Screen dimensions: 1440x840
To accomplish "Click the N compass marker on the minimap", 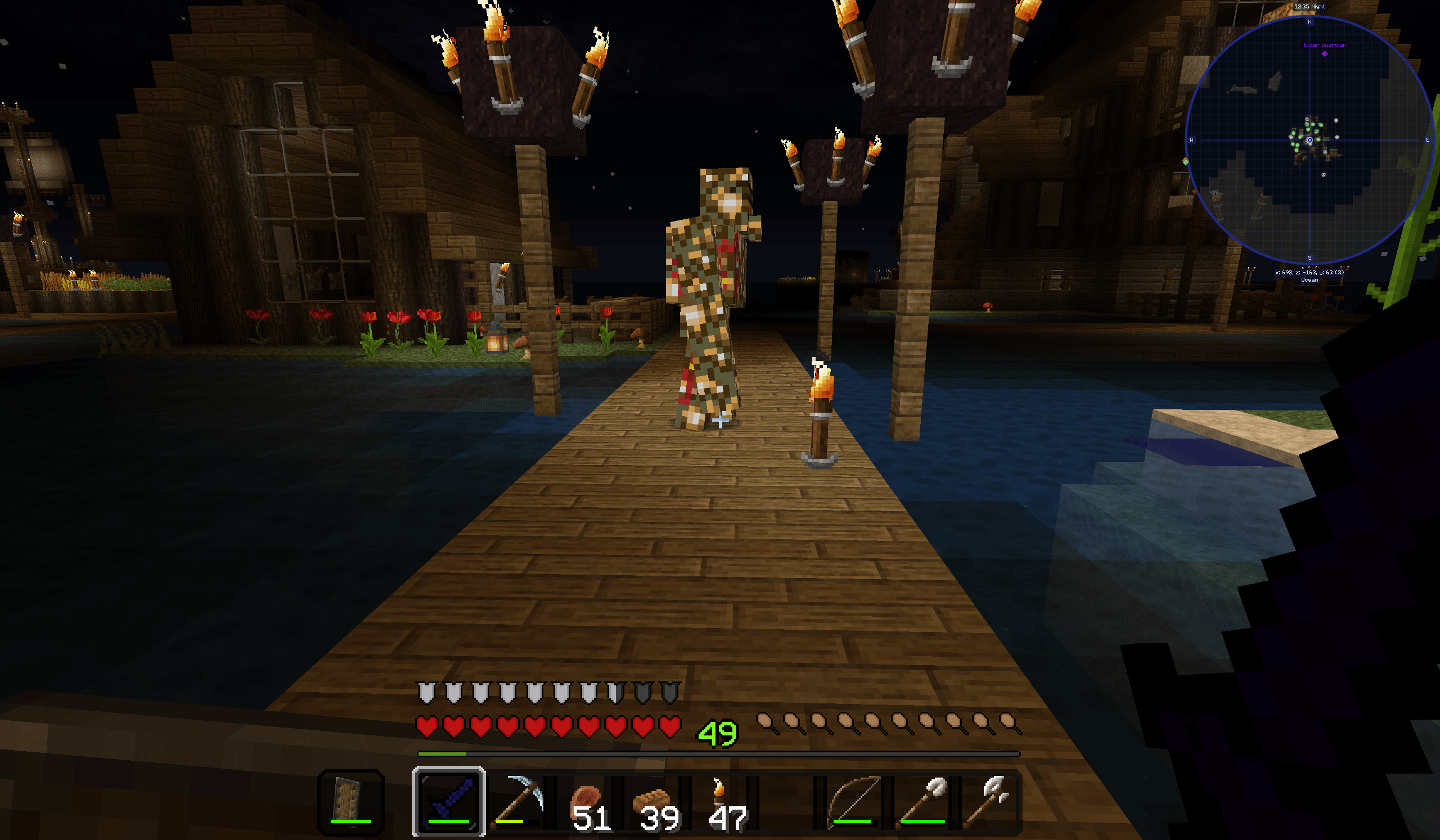I will tap(1309, 22).
